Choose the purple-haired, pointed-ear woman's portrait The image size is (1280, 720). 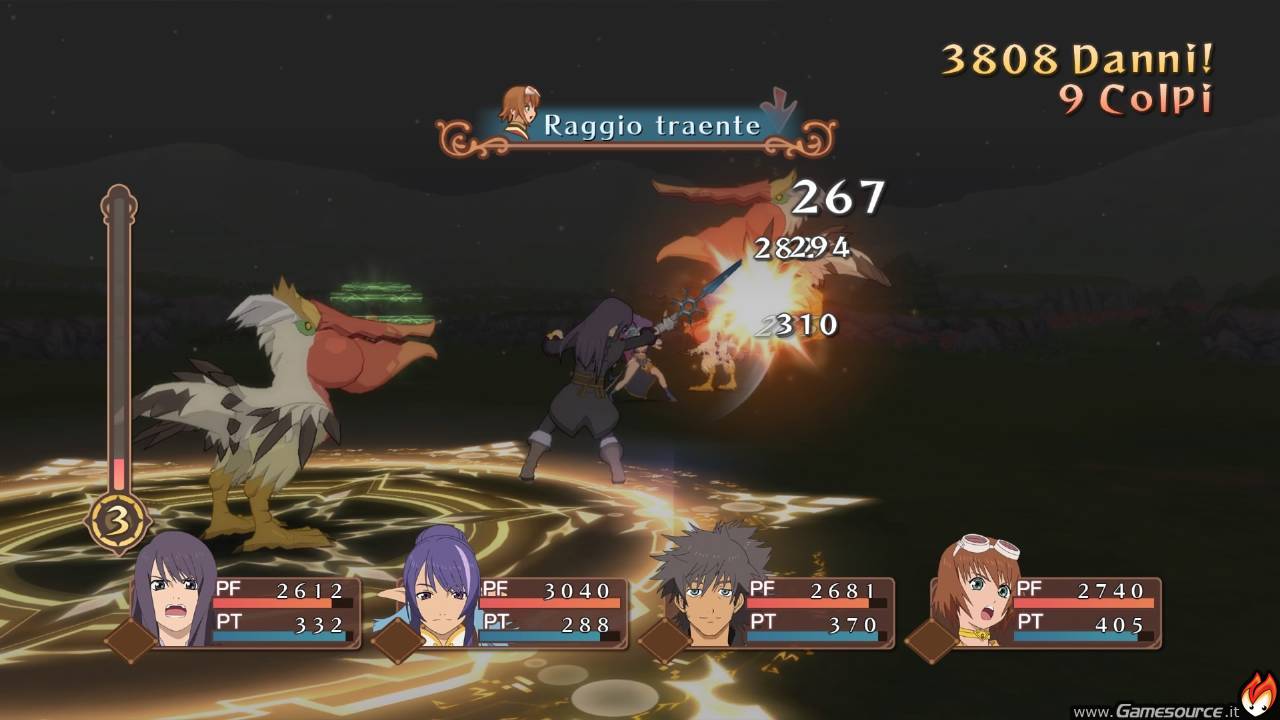click(441, 590)
